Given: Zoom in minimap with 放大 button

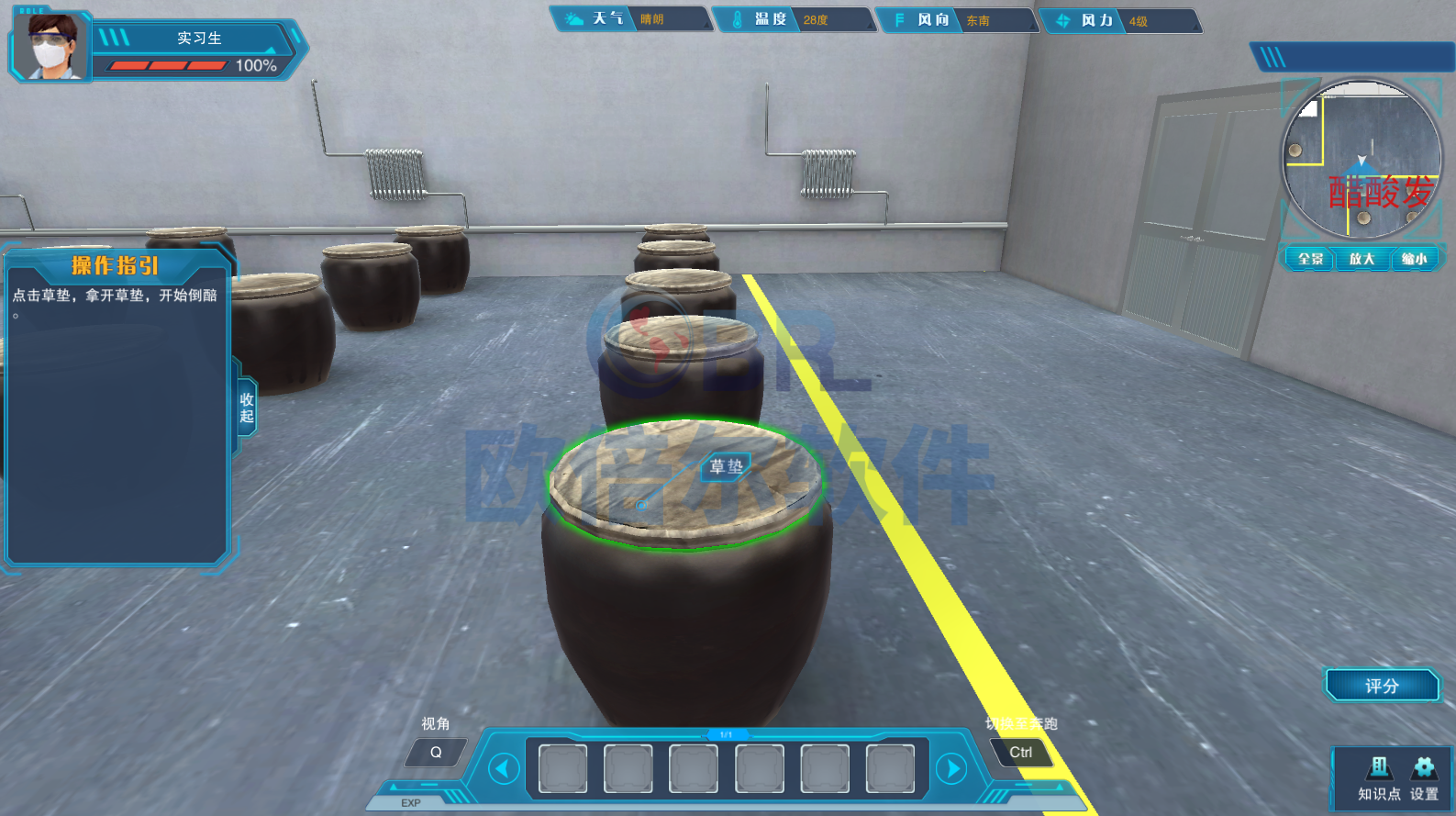Looking at the screenshot, I should coord(1362,259).
